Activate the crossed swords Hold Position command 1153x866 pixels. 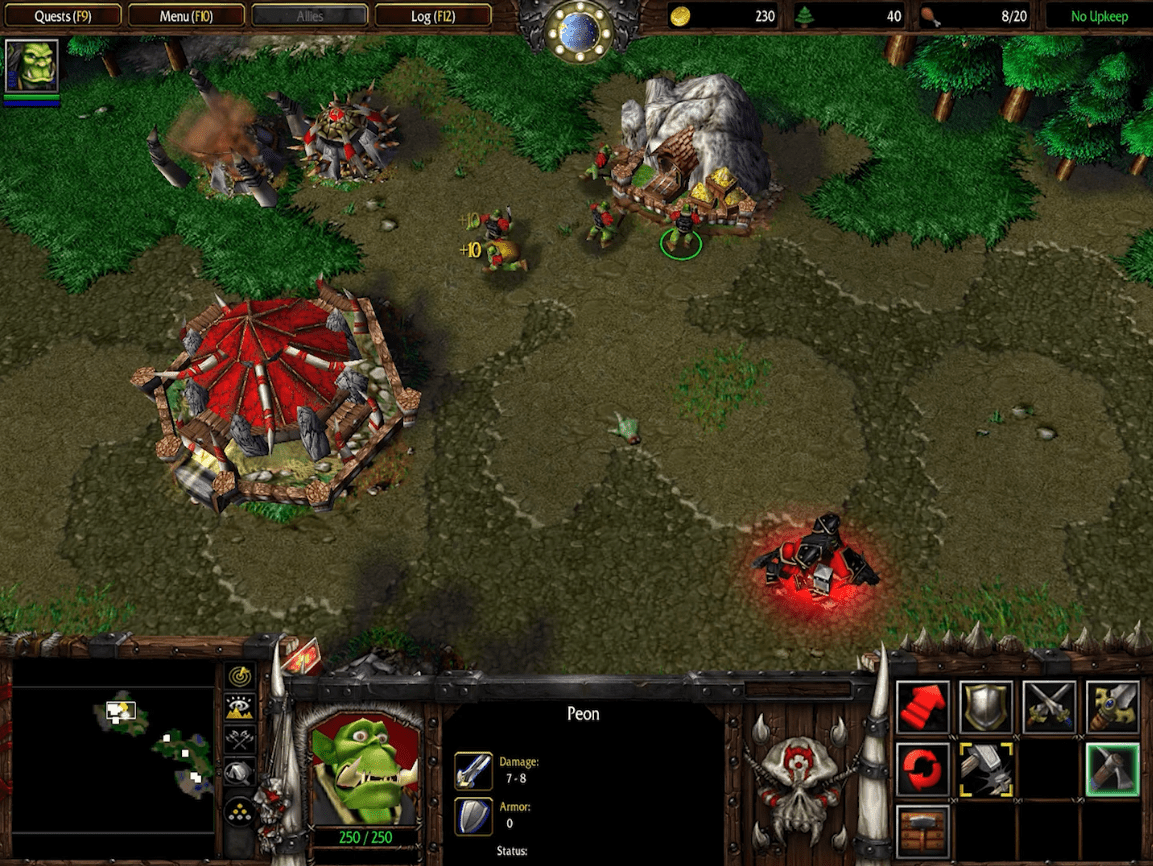click(1050, 707)
